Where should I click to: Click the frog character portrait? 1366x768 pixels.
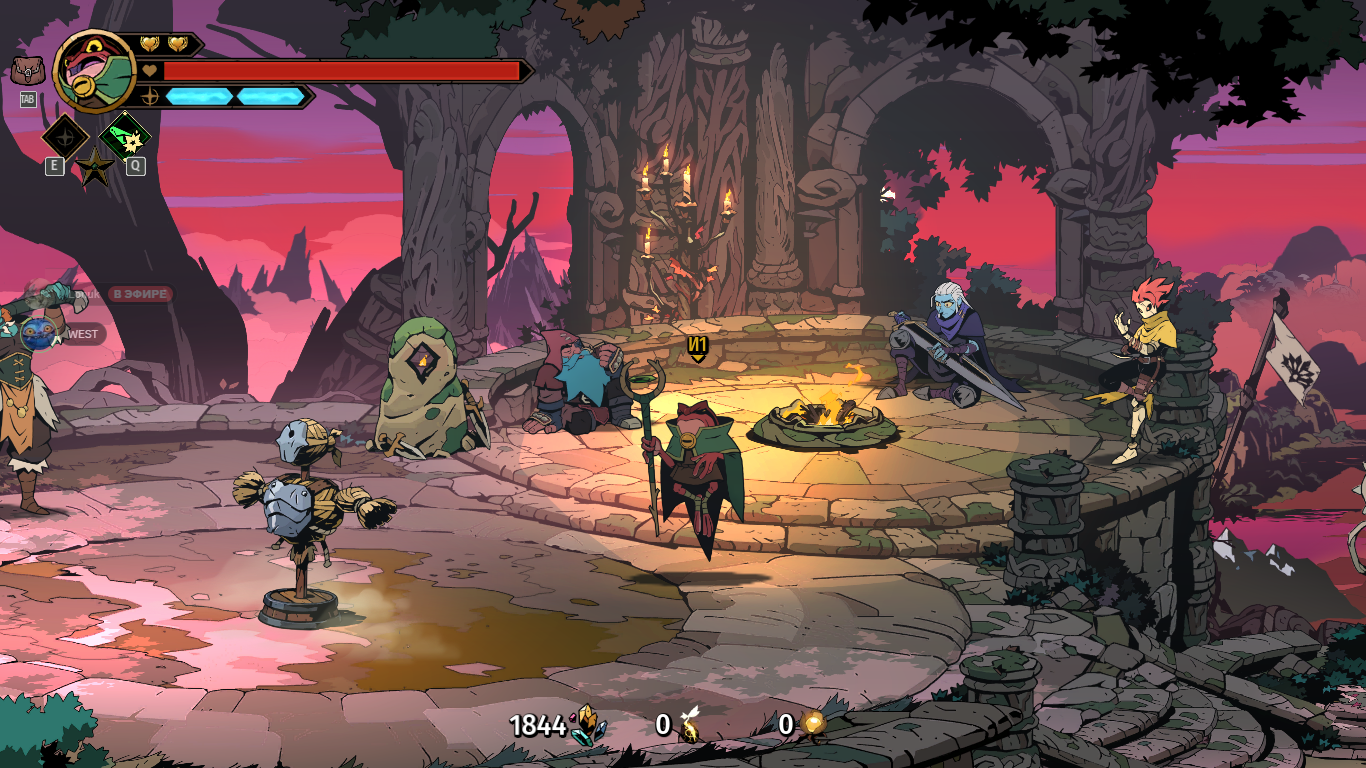[x=94, y=71]
